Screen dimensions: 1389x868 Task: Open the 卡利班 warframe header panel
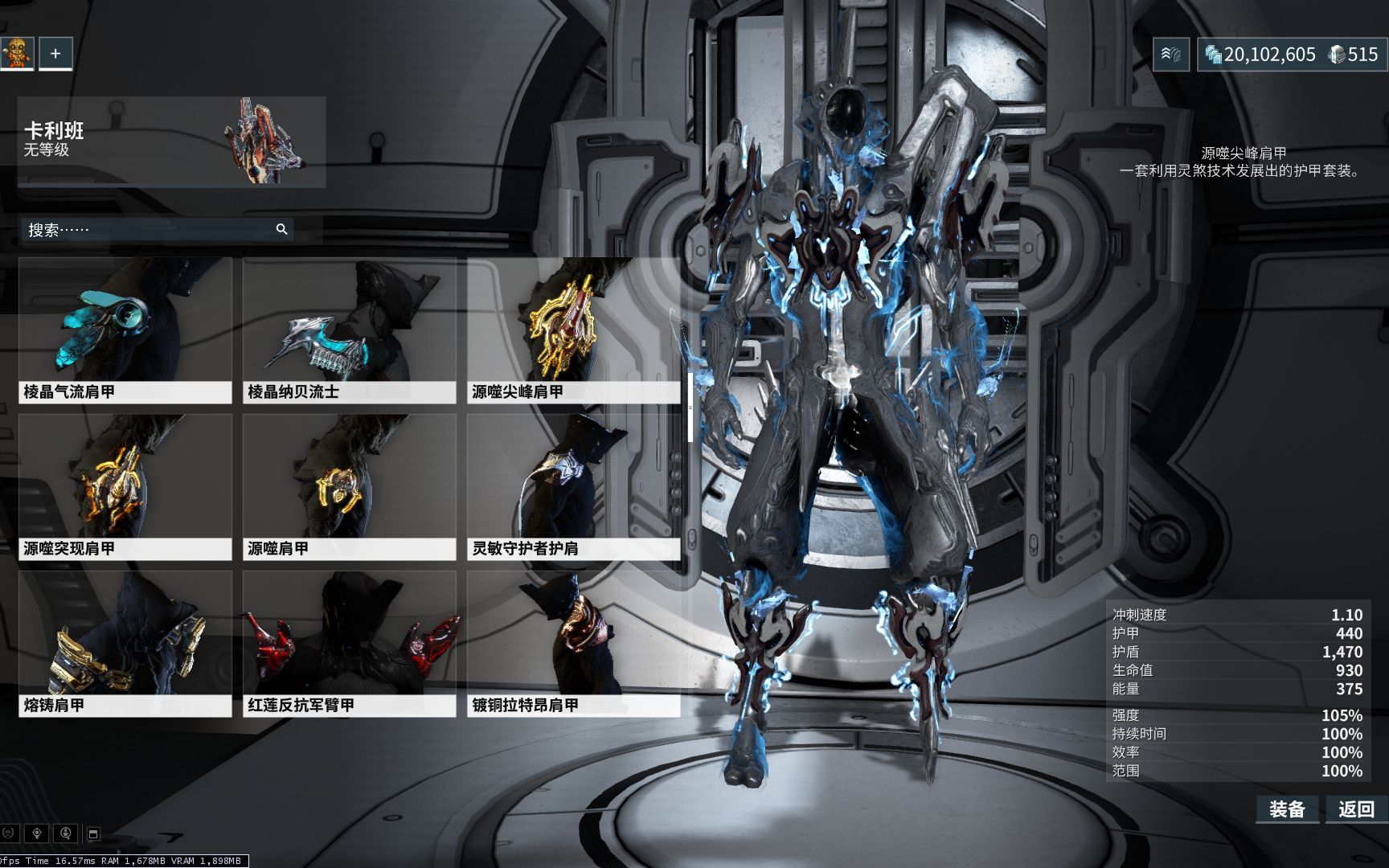171,142
